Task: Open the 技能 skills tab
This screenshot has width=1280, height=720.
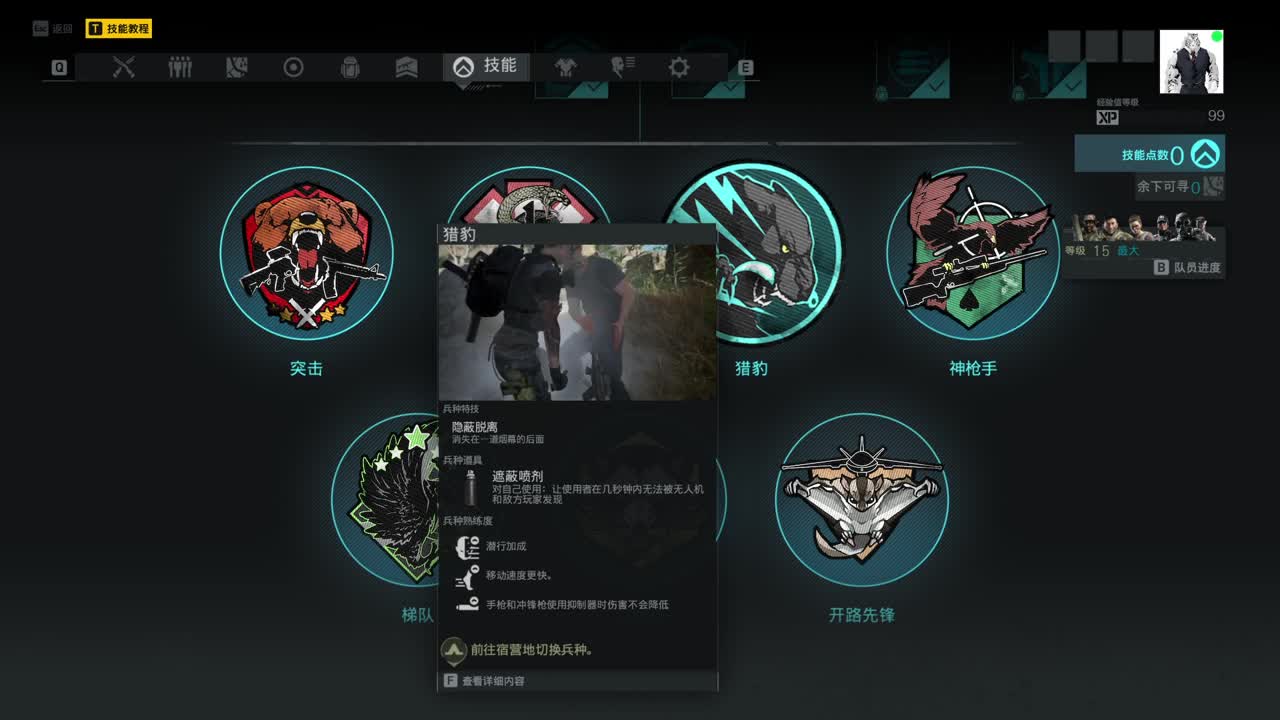Action: point(486,67)
